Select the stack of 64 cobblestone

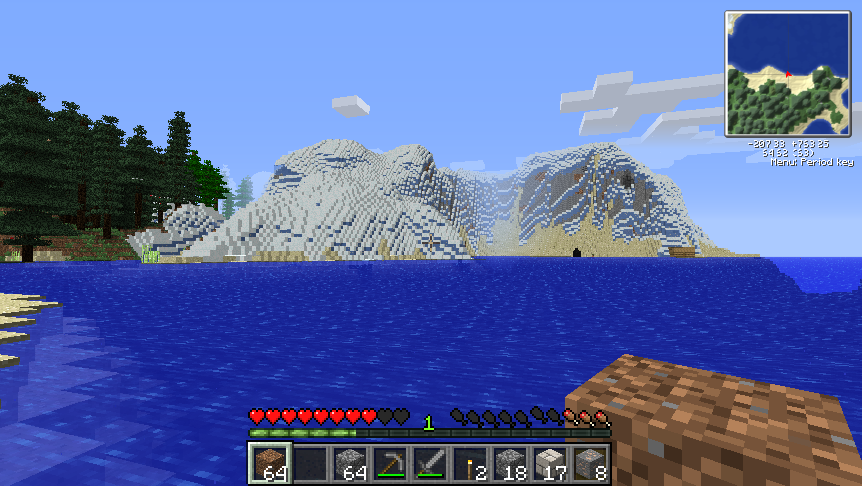click(x=350, y=464)
